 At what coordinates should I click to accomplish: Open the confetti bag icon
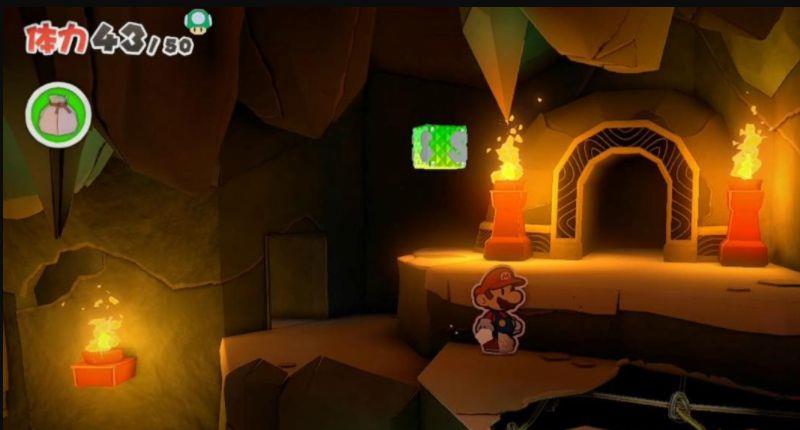58,115
